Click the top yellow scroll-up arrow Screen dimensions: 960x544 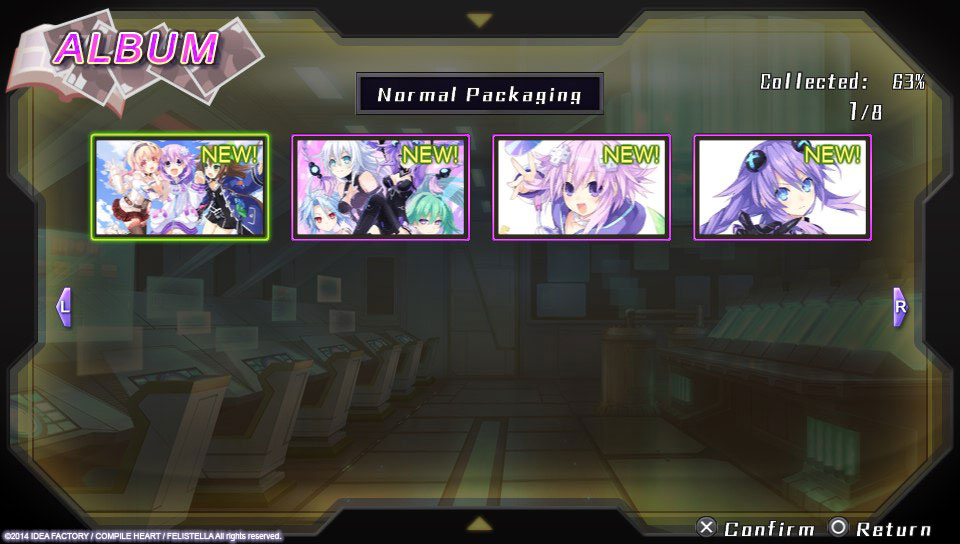480,20
